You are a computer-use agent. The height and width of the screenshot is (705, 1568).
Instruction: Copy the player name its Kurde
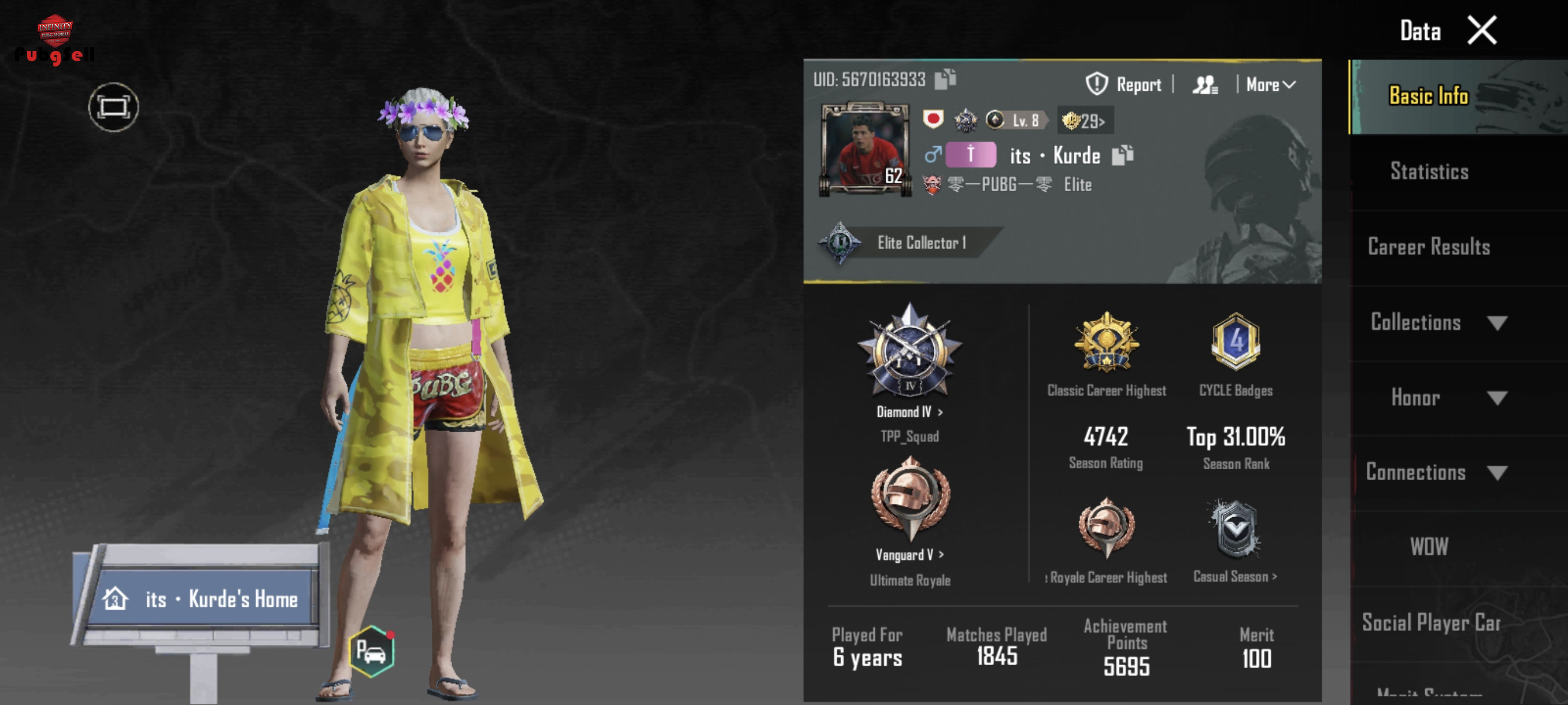click(1122, 155)
